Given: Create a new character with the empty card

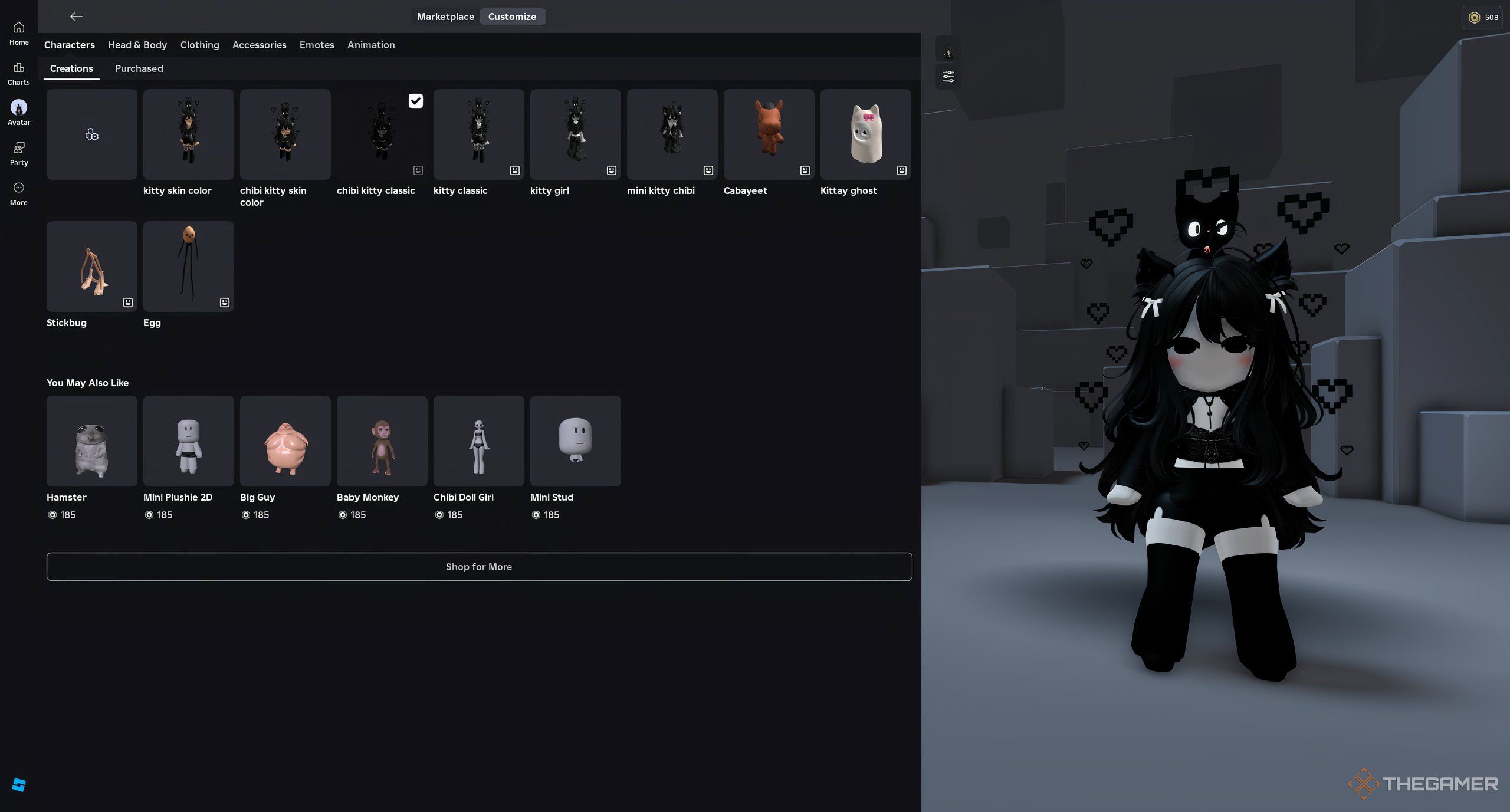Looking at the screenshot, I should (91, 134).
